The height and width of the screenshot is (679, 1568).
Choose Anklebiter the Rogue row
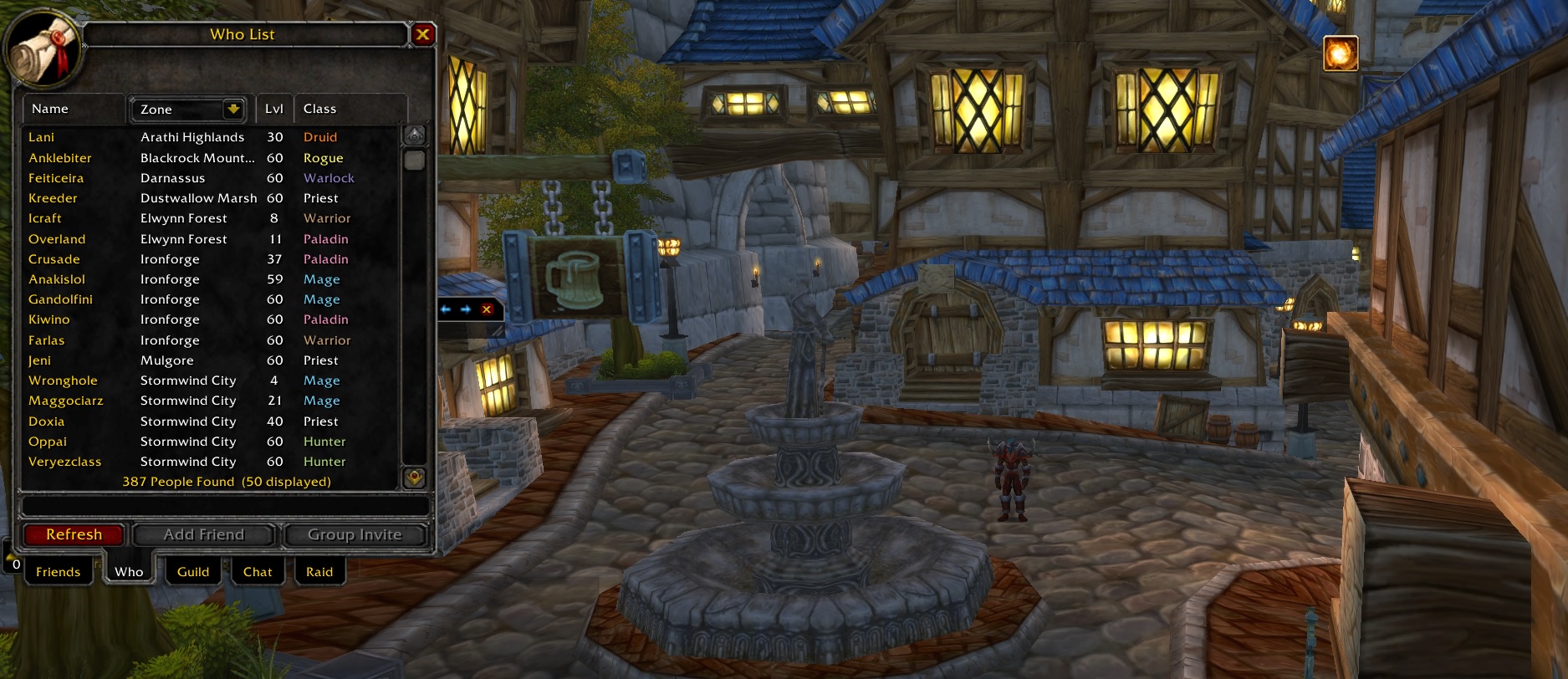pyautogui.click(x=60, y=158)
